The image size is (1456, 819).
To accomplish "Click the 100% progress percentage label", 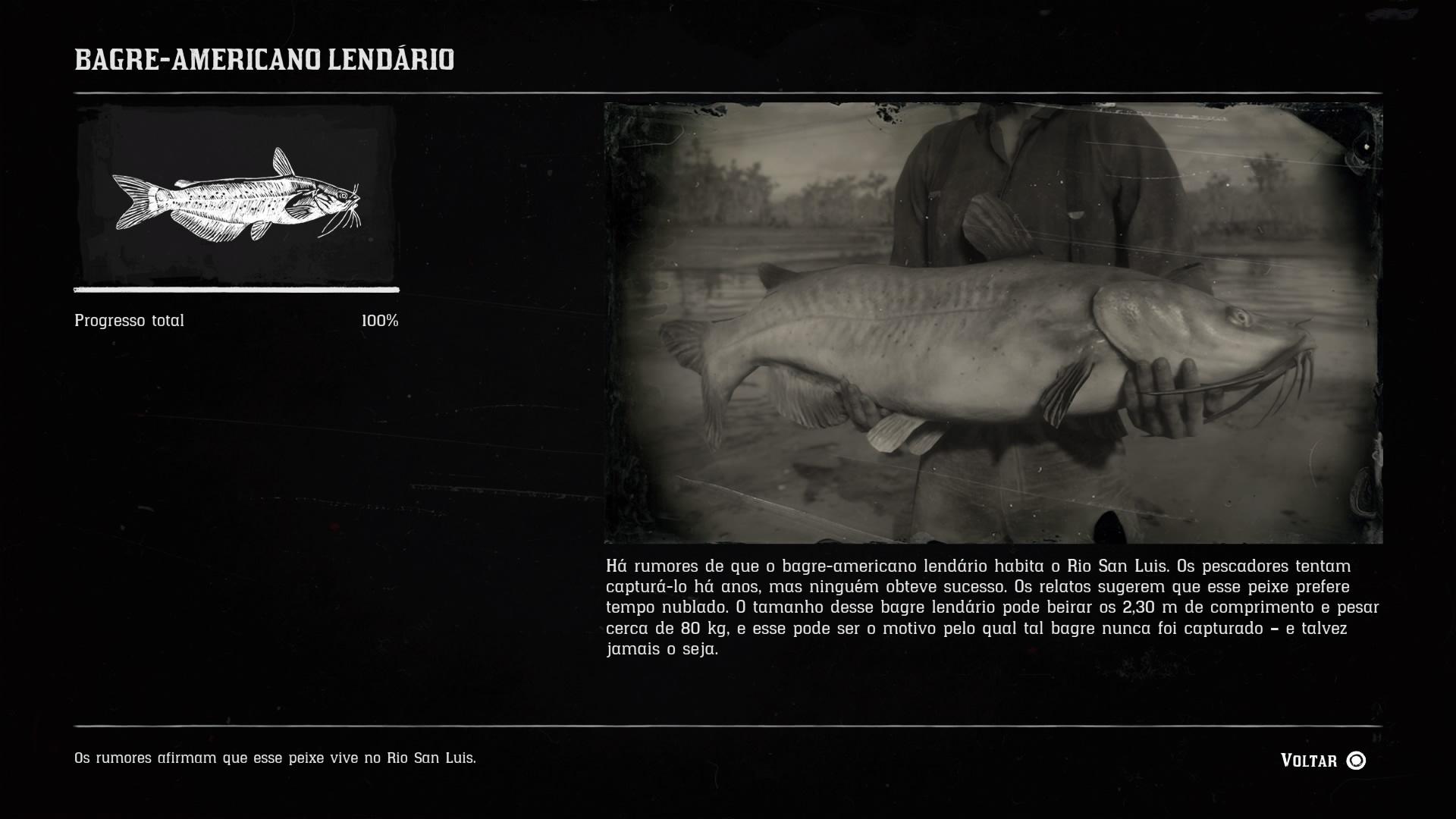I will [x=379, y=320].
